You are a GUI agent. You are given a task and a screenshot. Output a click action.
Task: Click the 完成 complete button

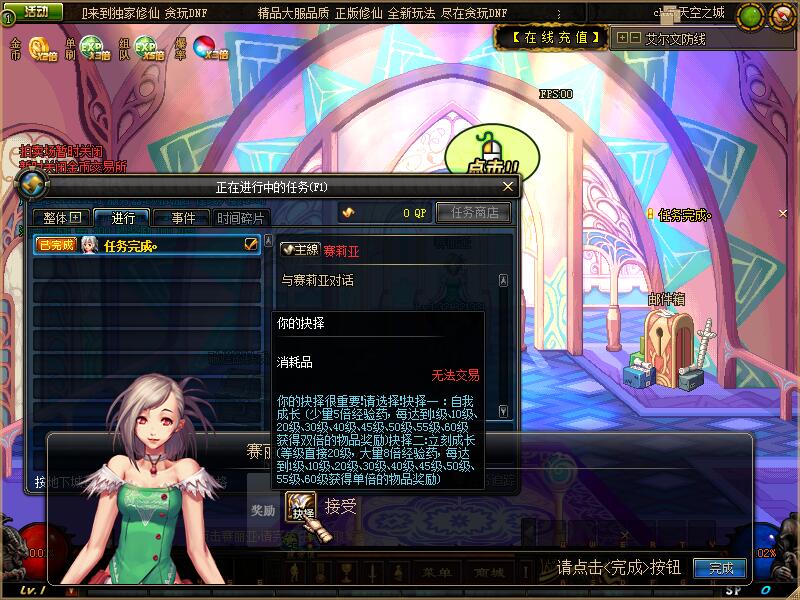(x=721, y=568)
